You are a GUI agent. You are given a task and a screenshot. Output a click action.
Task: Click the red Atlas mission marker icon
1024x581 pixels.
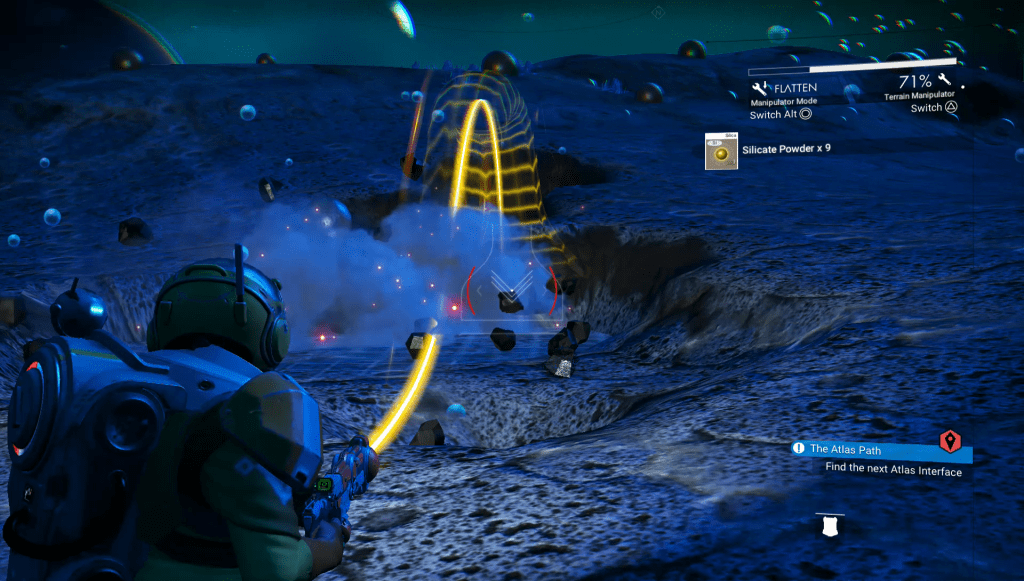951,441
